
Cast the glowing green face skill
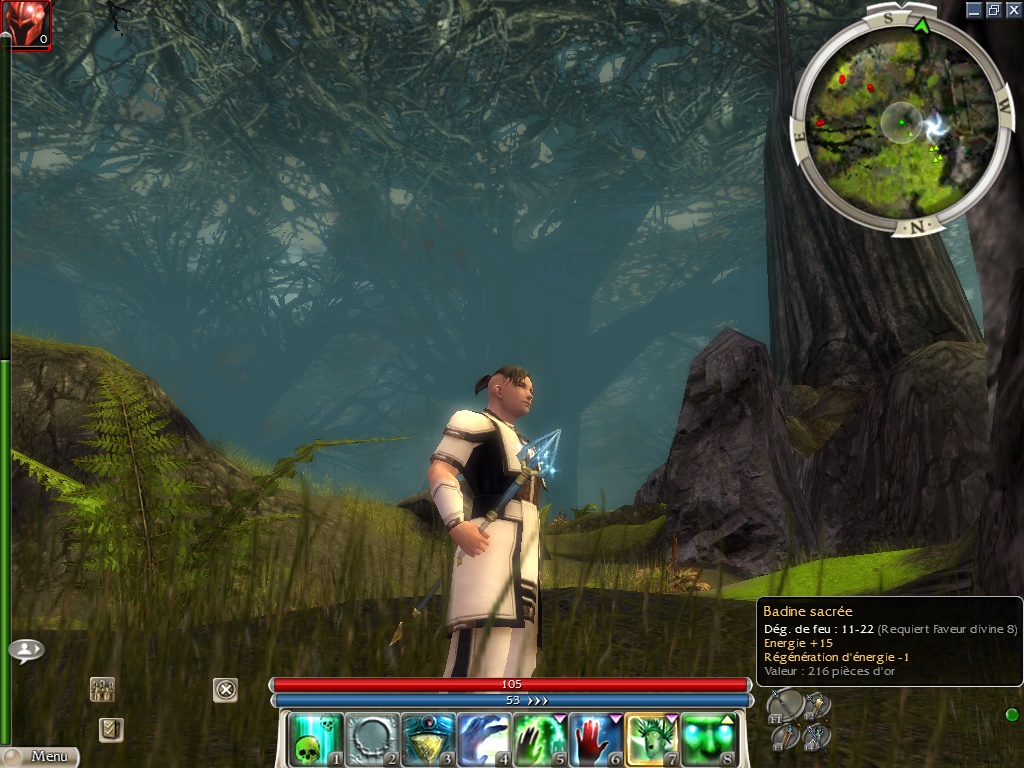(x=707, y=739)
